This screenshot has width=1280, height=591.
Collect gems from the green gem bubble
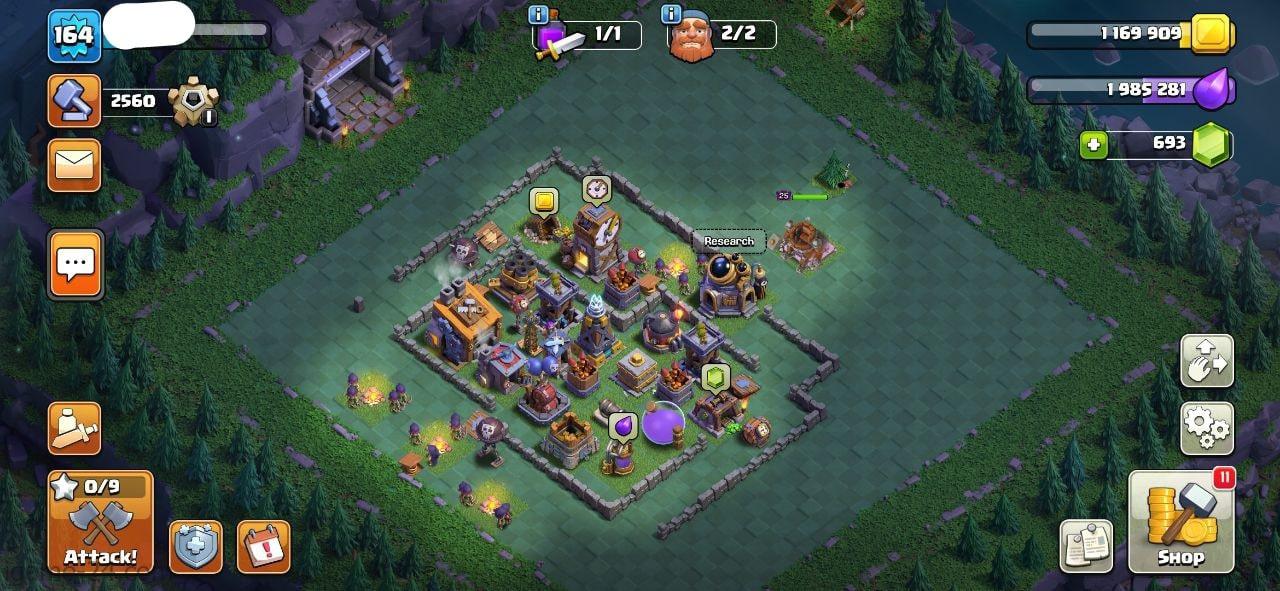tap(715, 377)
